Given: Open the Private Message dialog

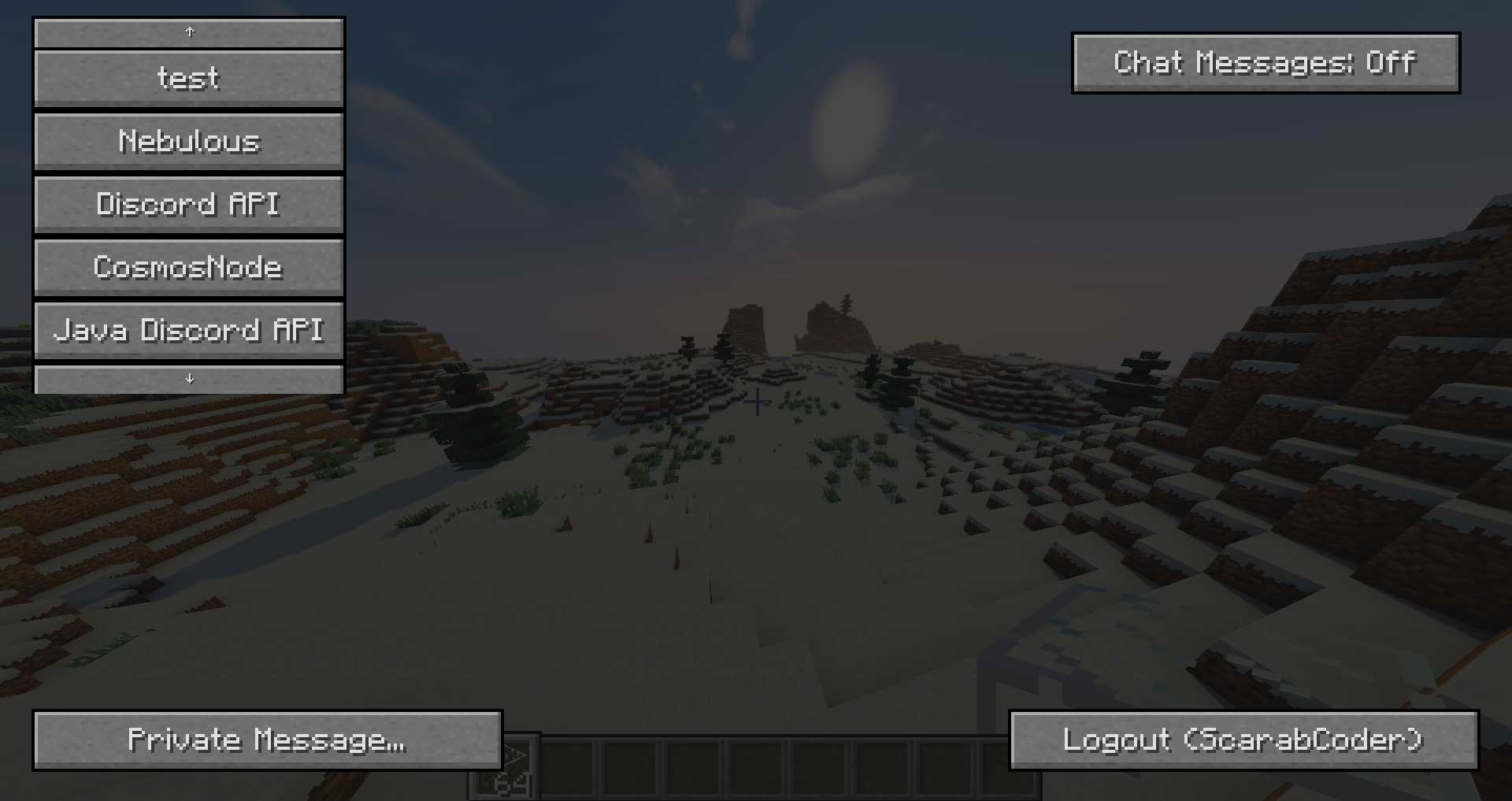Looking at the screenshot, I should pyautogui.click(x=267, y=740).
